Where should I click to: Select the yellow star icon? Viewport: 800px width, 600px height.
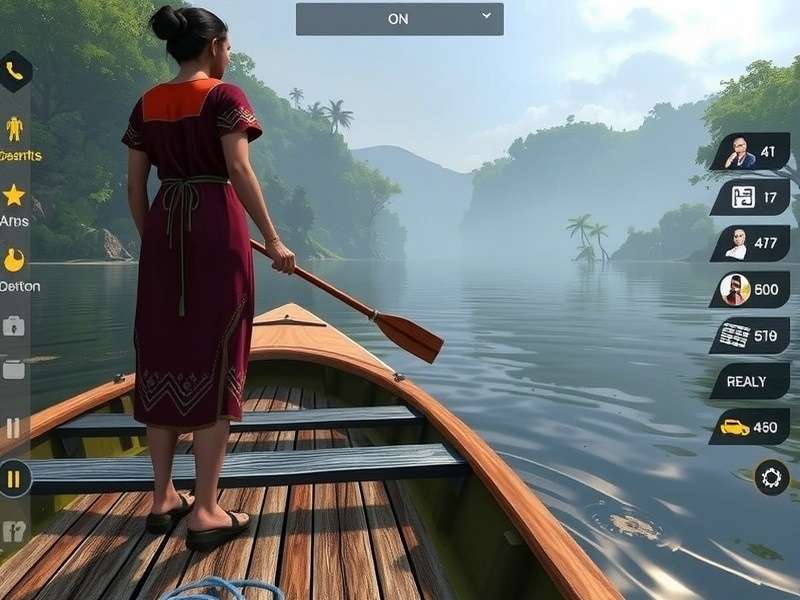(14, 195)
